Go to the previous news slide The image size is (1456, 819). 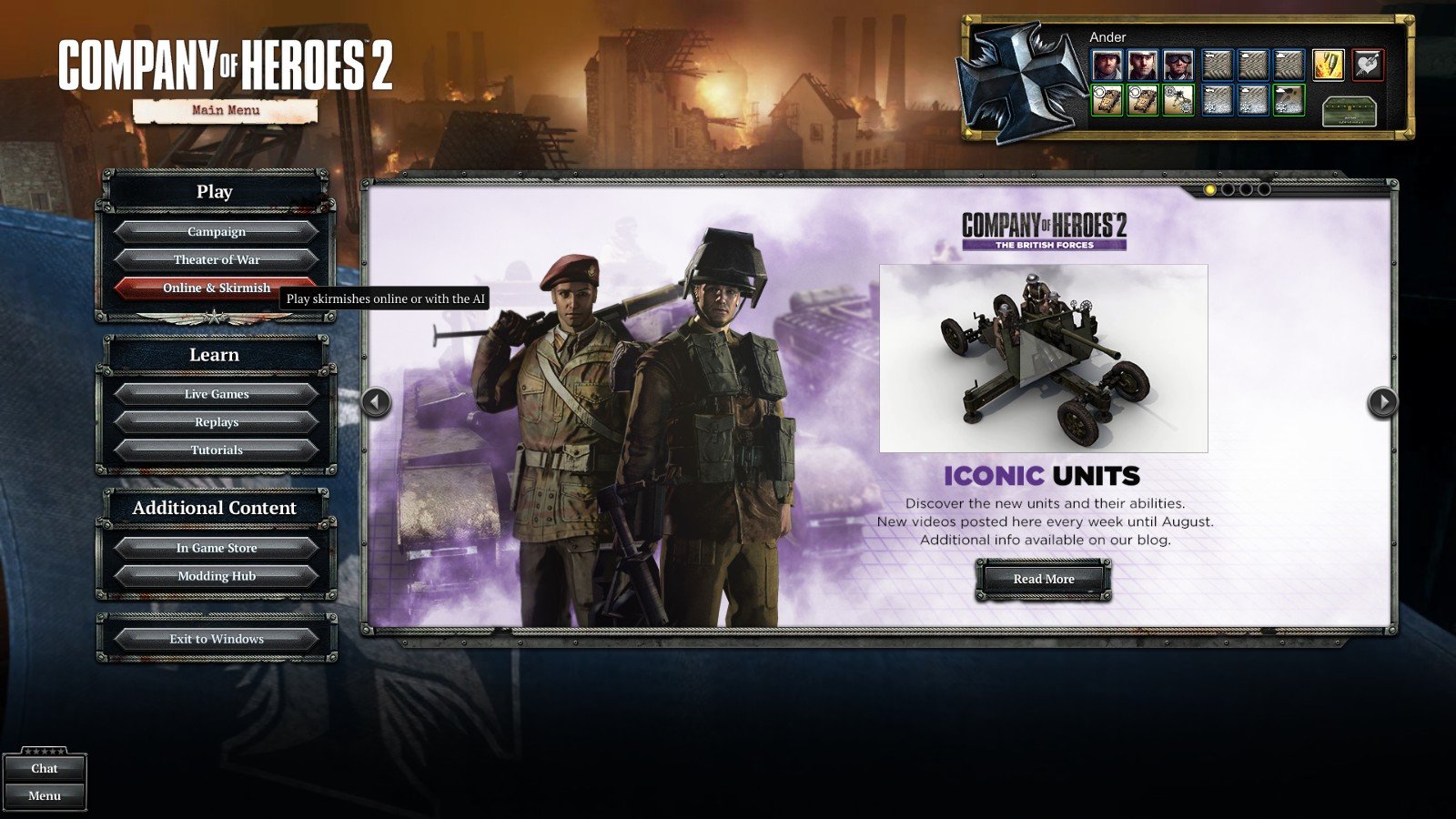[x=376, y=401]
